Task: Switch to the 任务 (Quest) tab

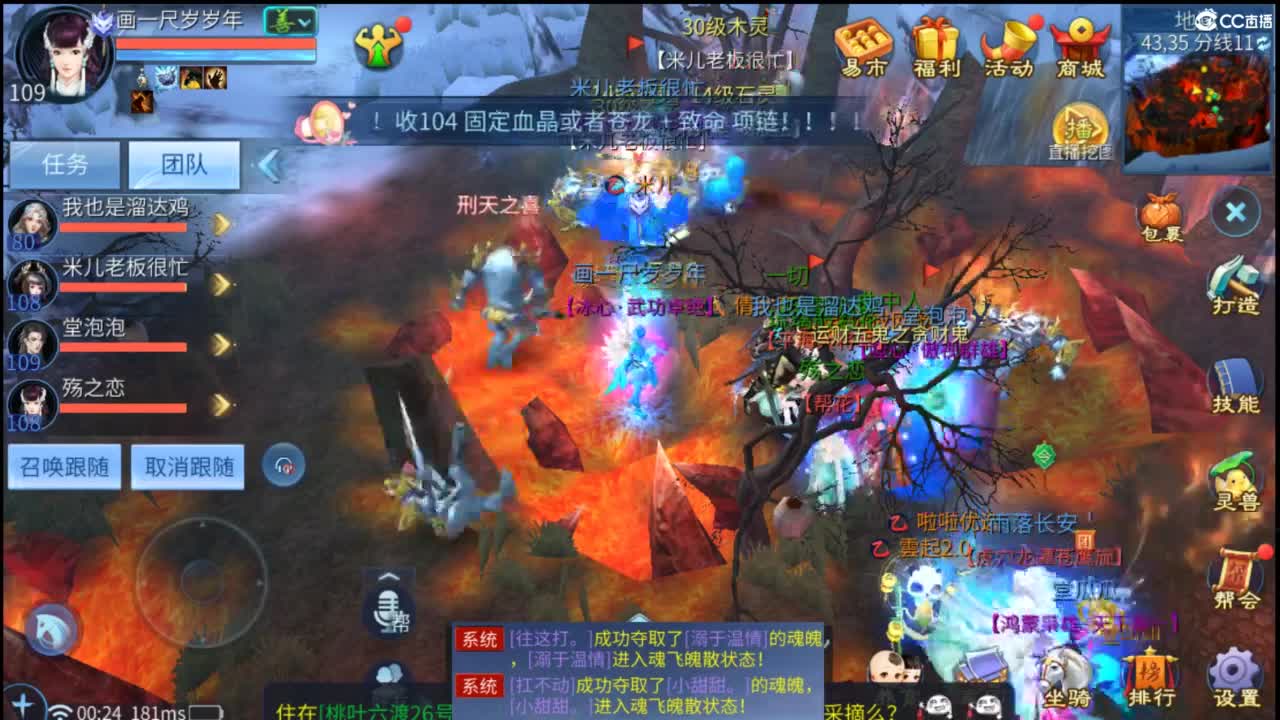Action: 66,165
